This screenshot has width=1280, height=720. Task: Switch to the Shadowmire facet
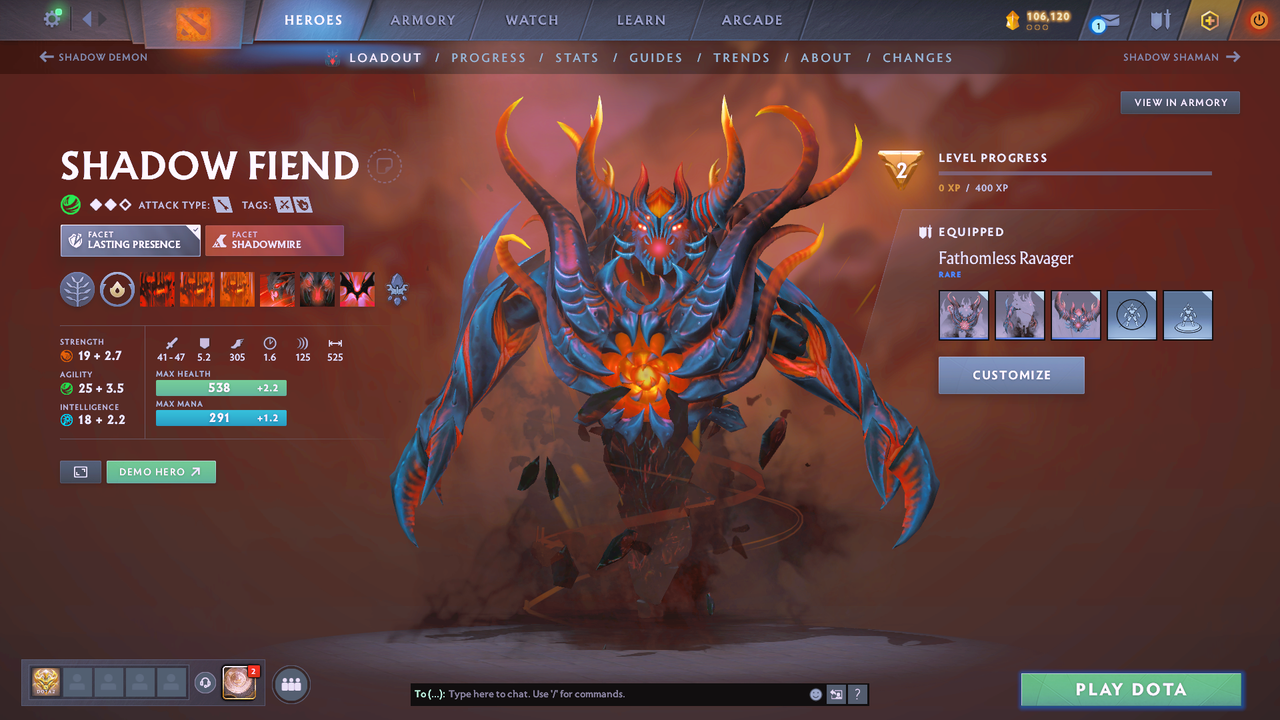tap(274, 240)
